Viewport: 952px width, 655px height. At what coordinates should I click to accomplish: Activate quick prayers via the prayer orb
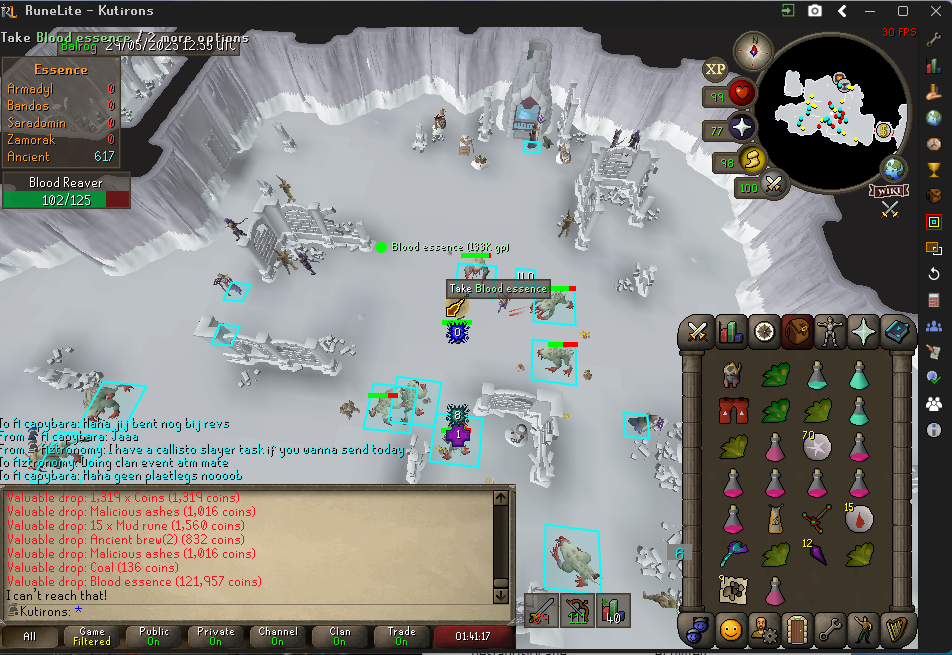743,129
